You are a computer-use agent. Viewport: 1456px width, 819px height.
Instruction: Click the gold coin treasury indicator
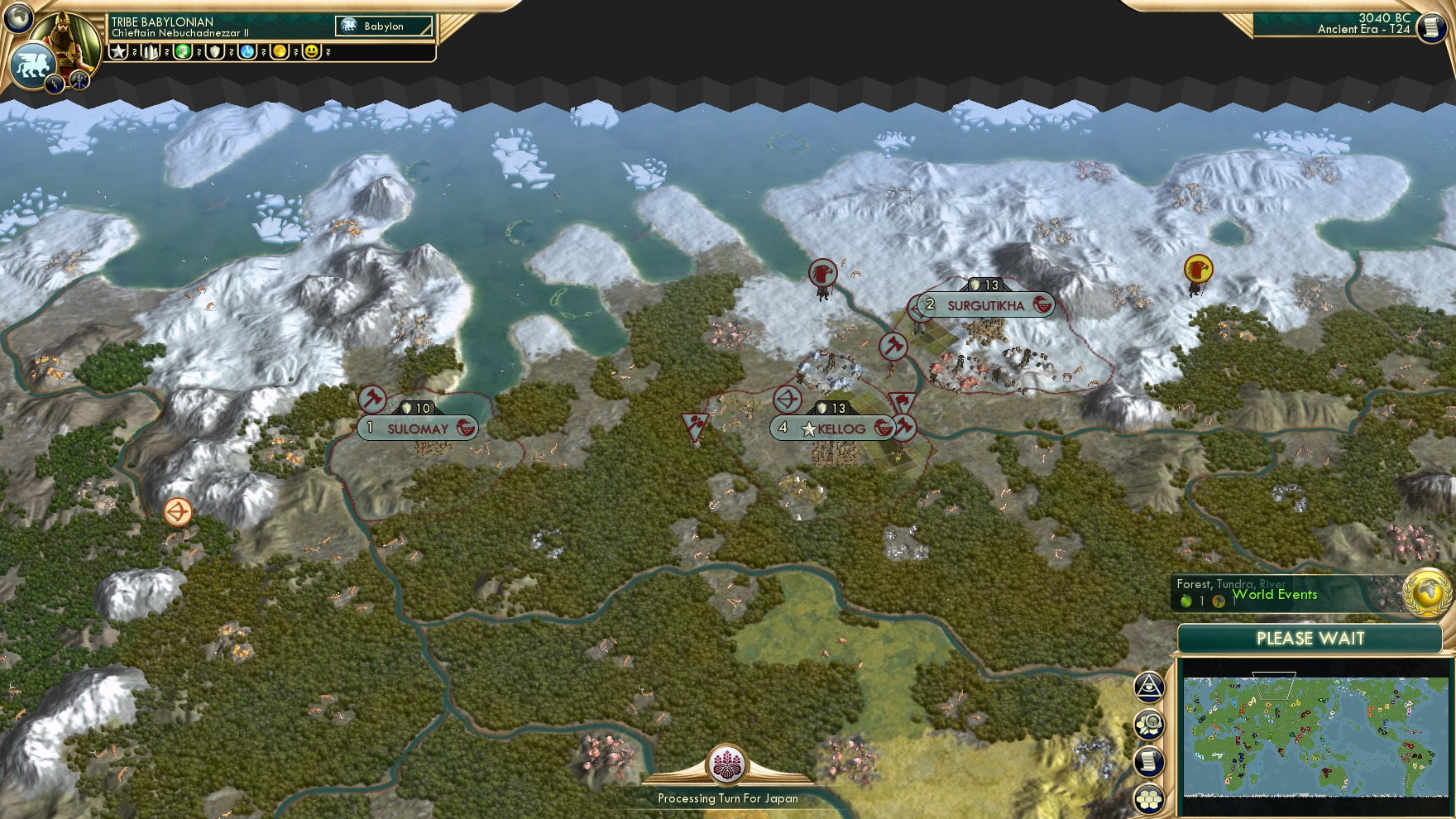click(279, 51)
